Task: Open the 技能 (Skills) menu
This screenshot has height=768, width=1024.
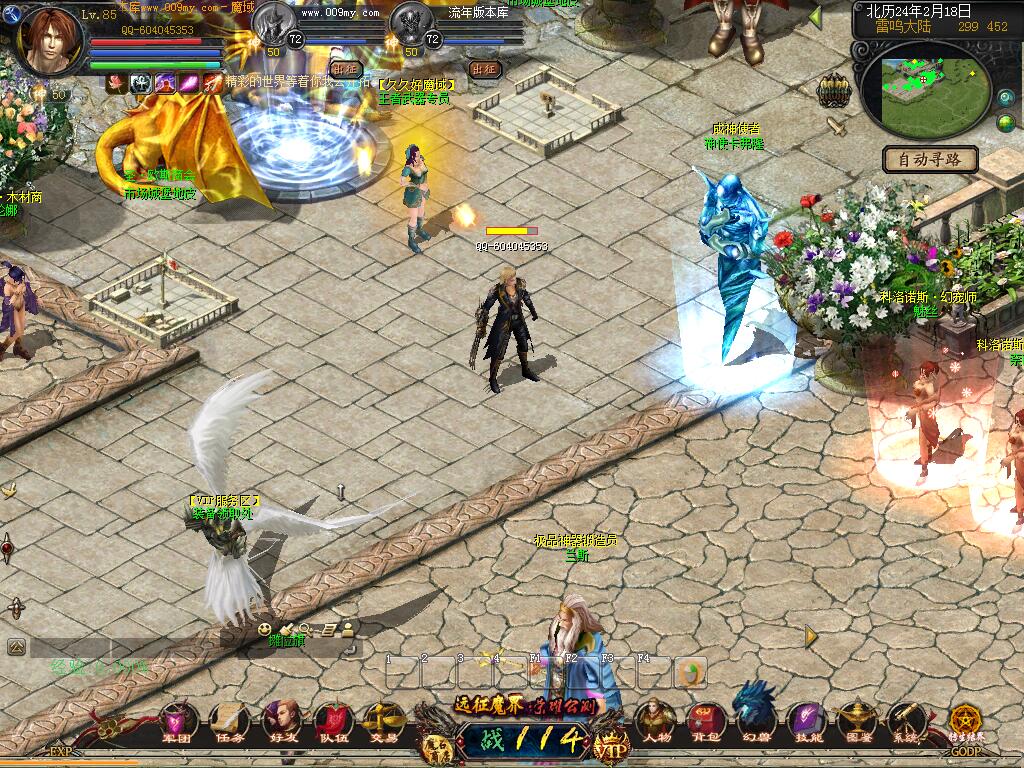Action: 806,718
